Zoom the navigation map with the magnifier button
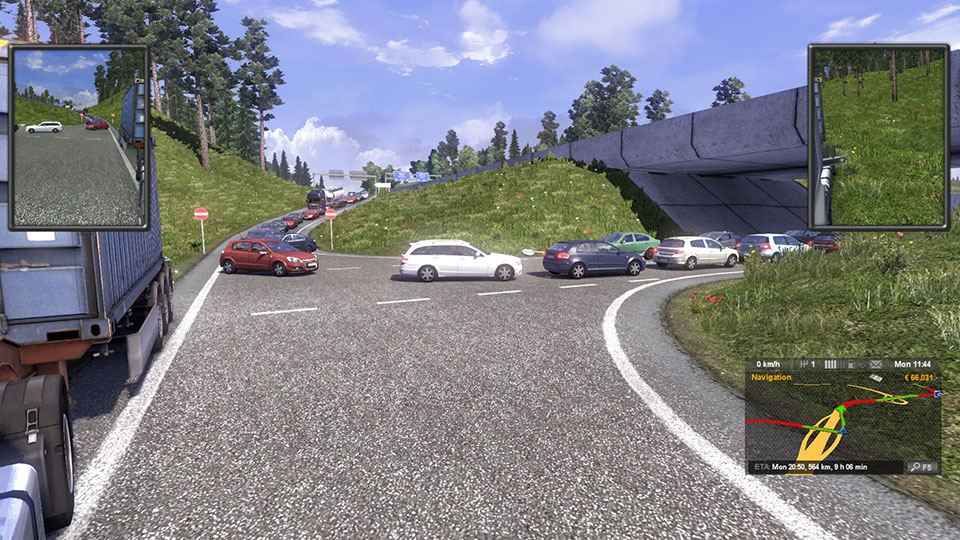Viewport: 960px width, 540px height. 921,467
